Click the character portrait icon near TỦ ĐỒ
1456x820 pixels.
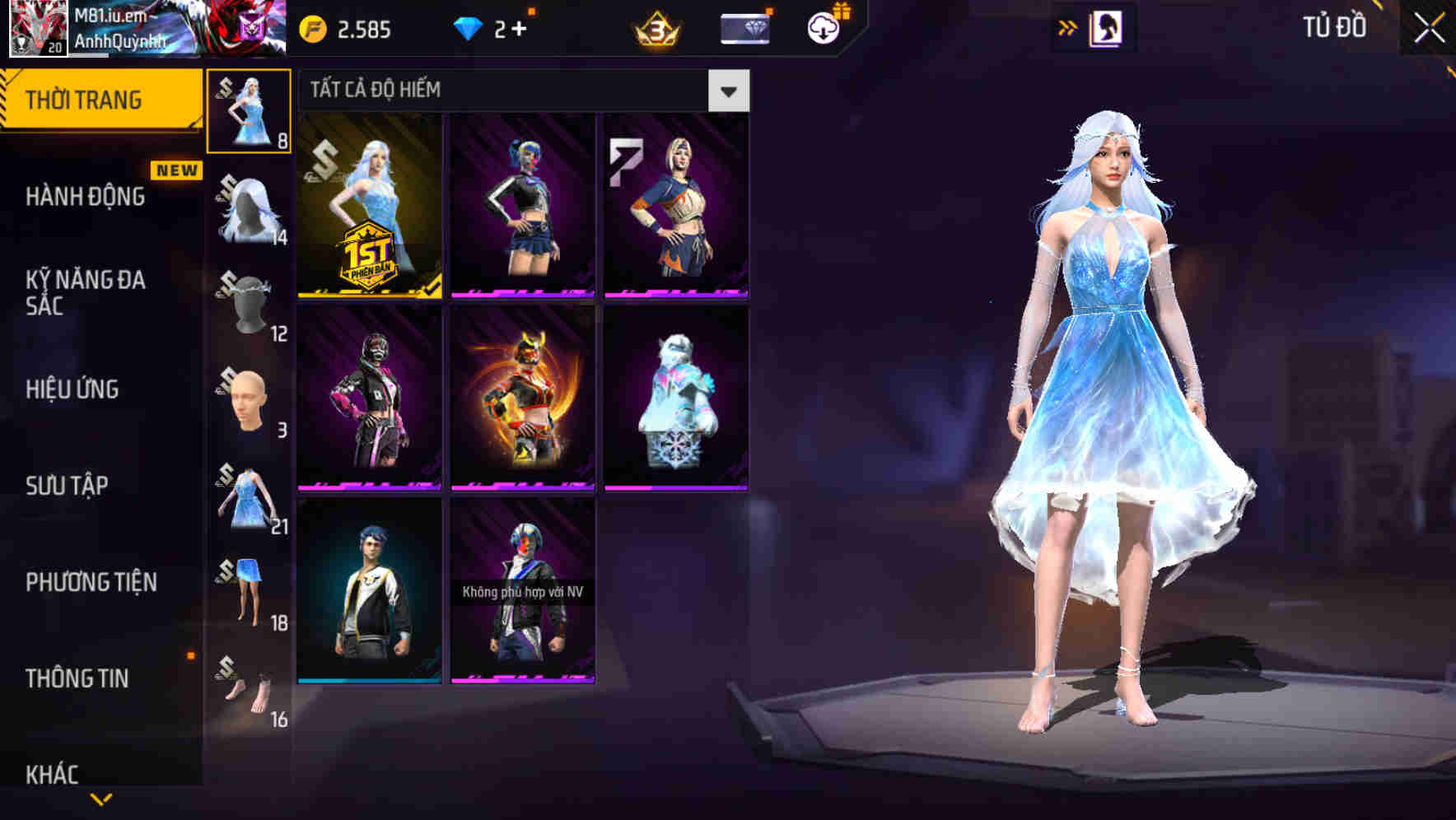coord(1105,27)
